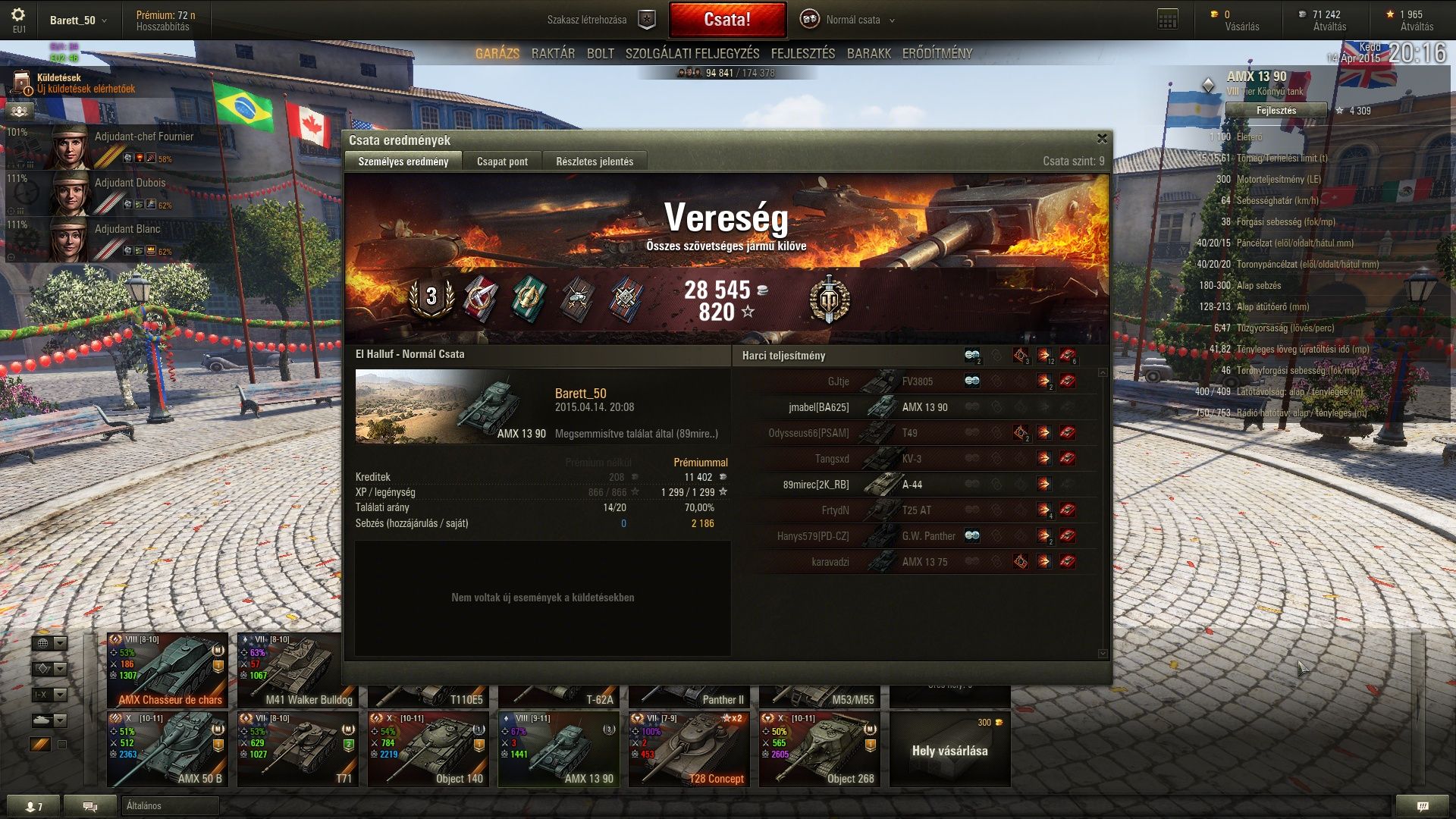
Task: Open the RAKTÁR menu
Action: [553, 54]
